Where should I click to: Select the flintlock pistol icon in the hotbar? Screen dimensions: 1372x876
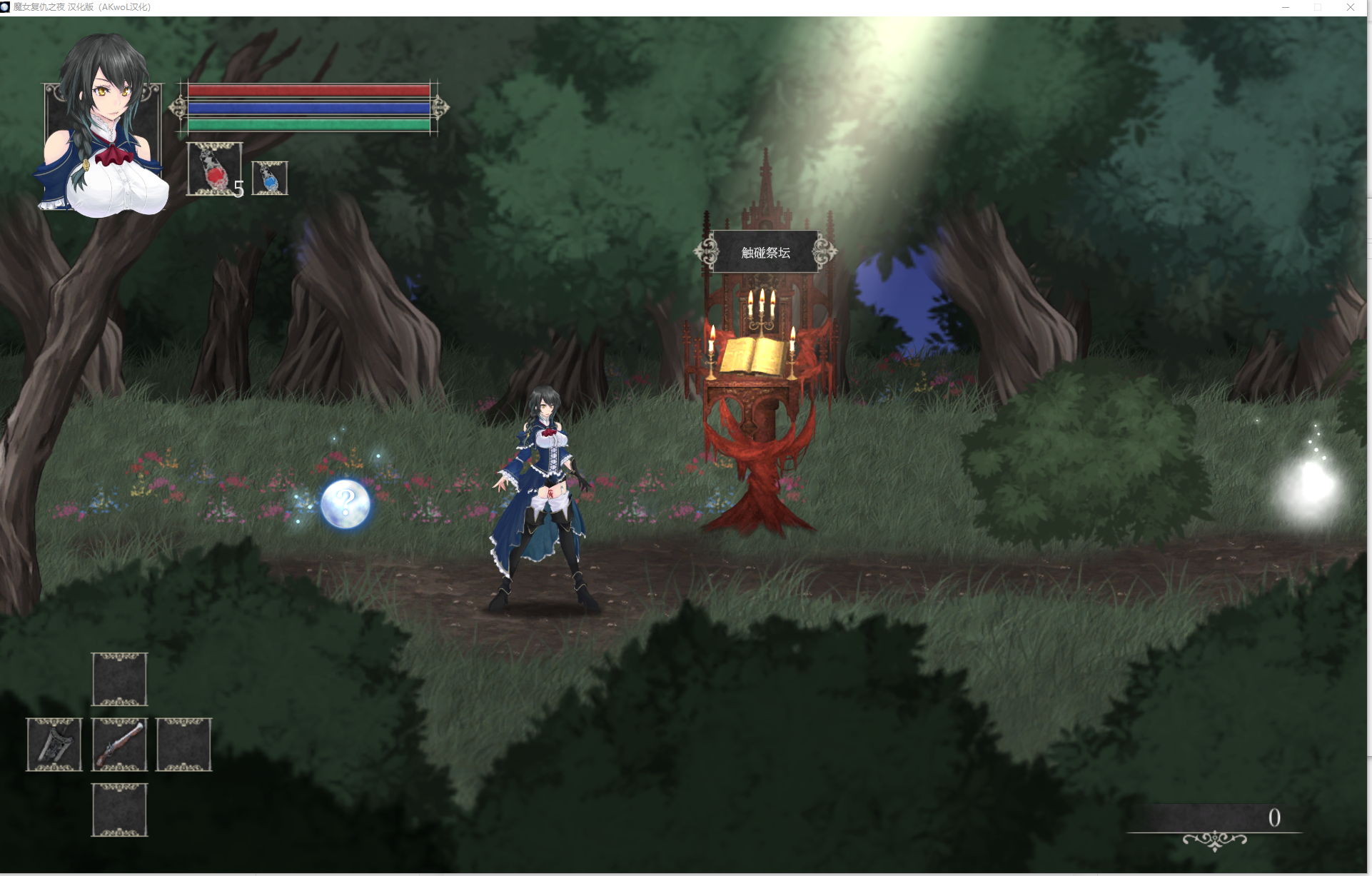pos(118,745)
